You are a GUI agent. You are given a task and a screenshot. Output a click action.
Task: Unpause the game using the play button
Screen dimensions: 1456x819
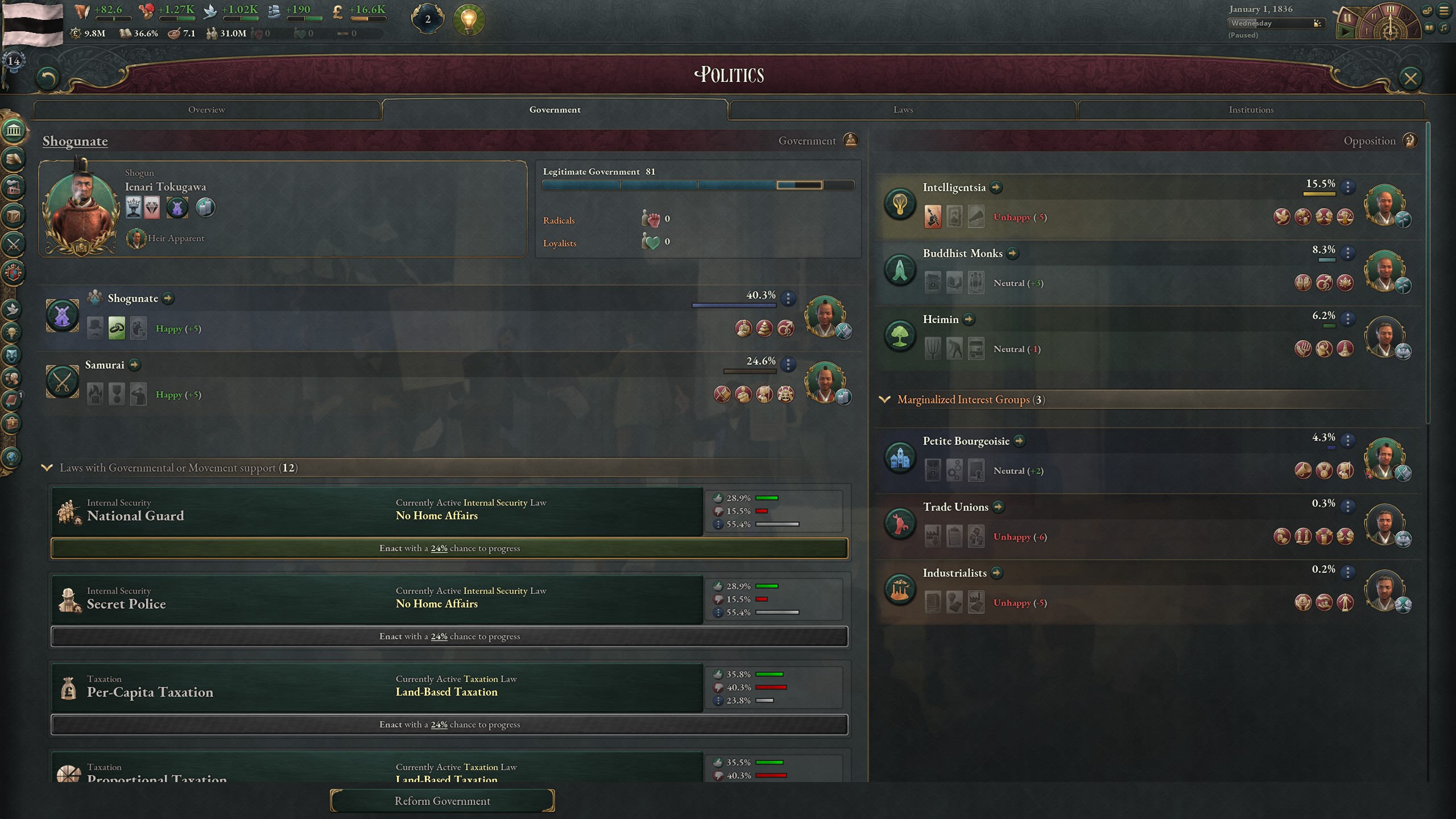coord(1346,31)
